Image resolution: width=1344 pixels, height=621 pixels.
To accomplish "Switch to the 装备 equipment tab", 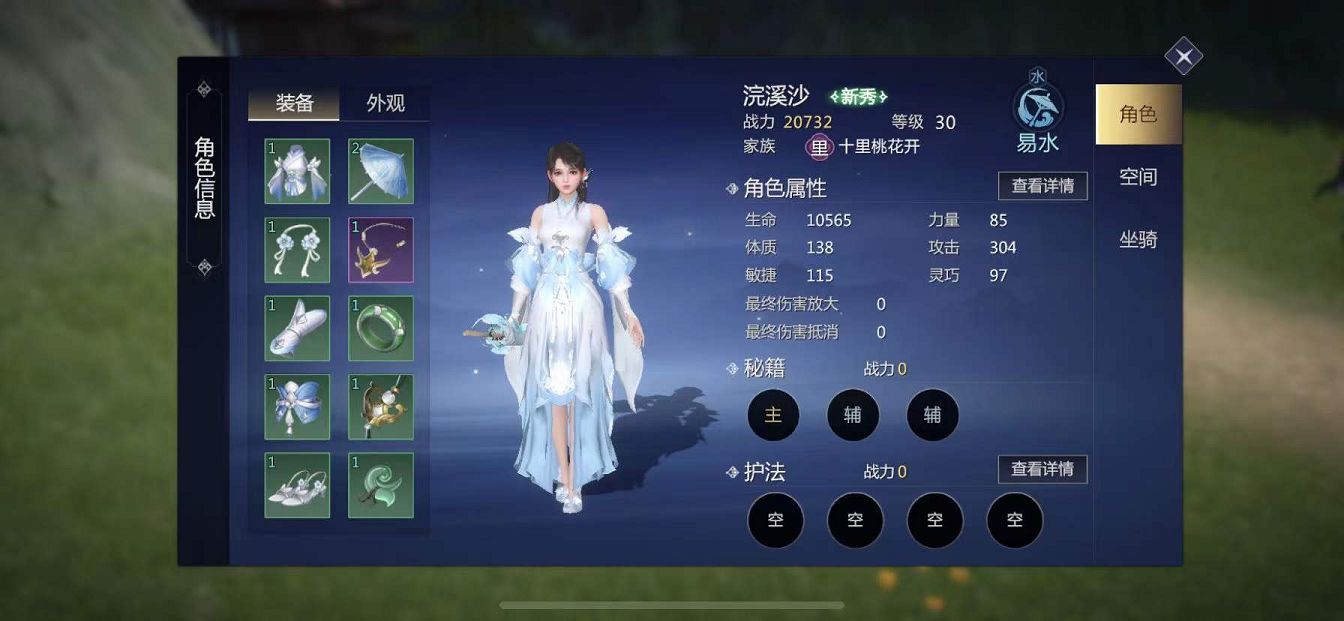I will tap(294, 104).
